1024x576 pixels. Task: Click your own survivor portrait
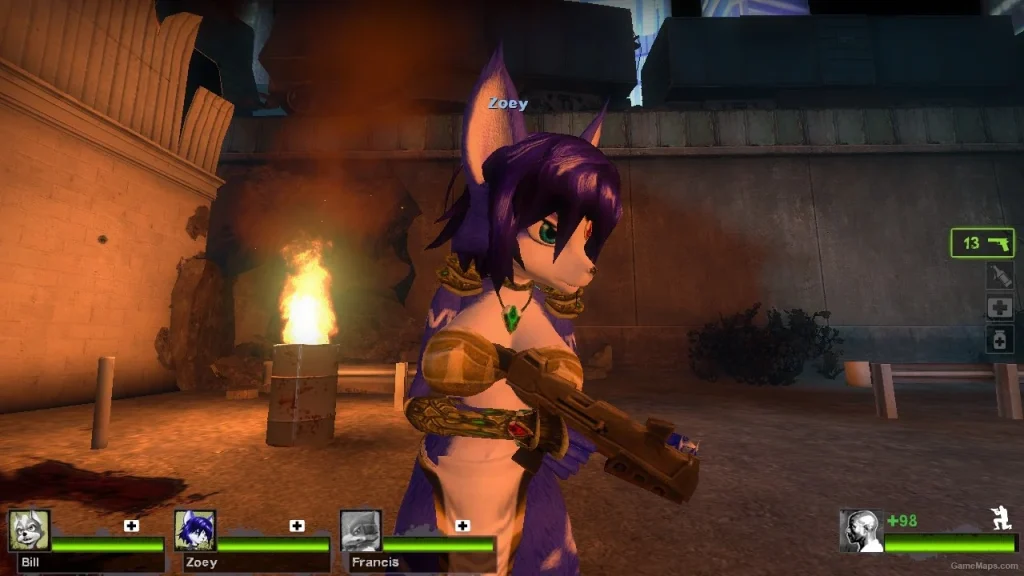point(861,531)
